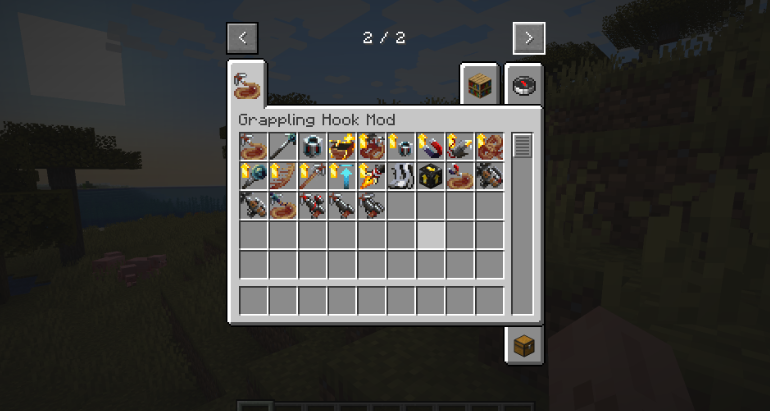
Task: Pick the teal-tipped staff item
Action: [283, 147]
